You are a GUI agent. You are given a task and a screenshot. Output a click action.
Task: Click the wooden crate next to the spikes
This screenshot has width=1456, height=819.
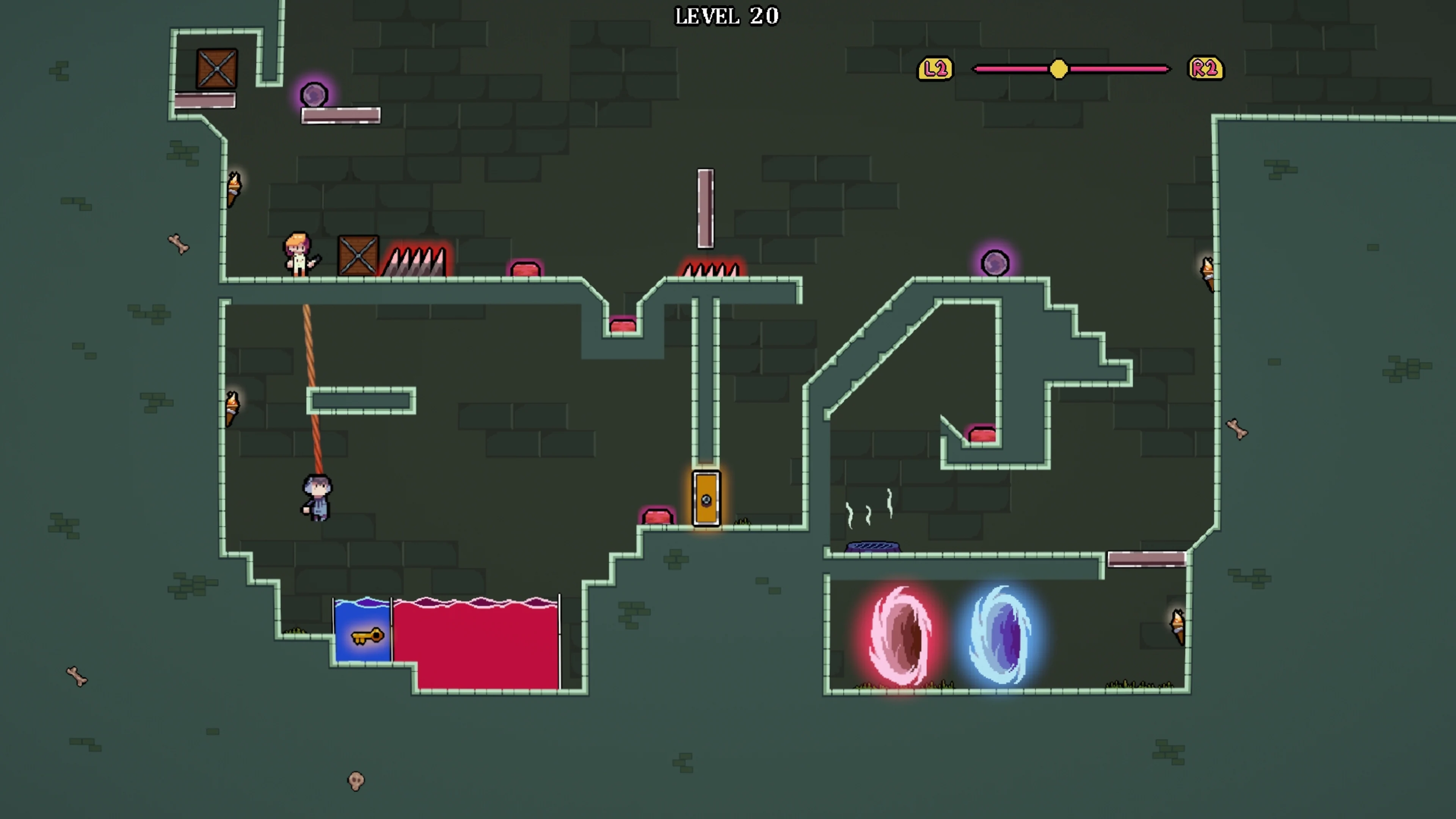pos(358,256)
